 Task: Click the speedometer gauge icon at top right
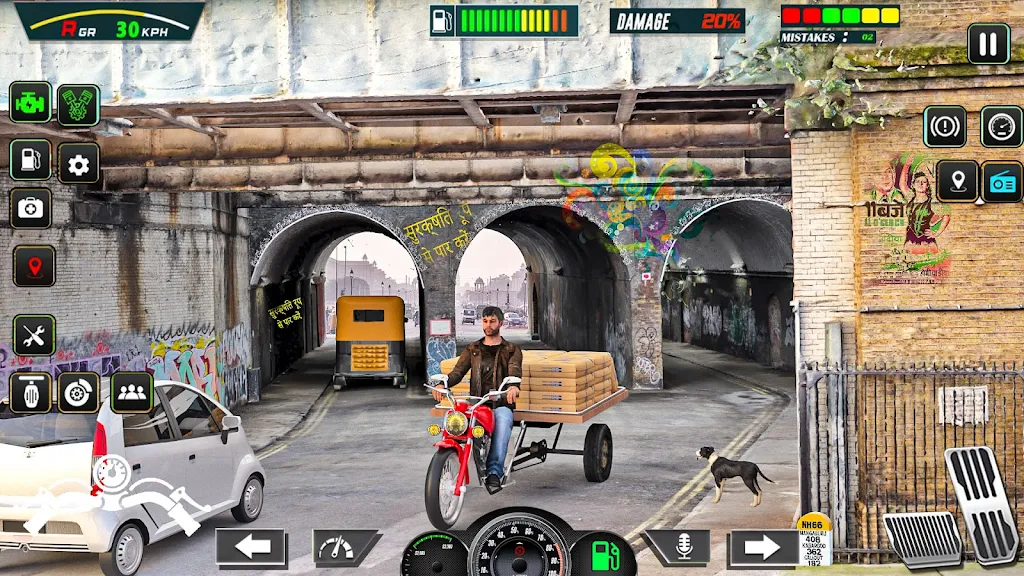pyautogui.click(x=1001, y=127)
